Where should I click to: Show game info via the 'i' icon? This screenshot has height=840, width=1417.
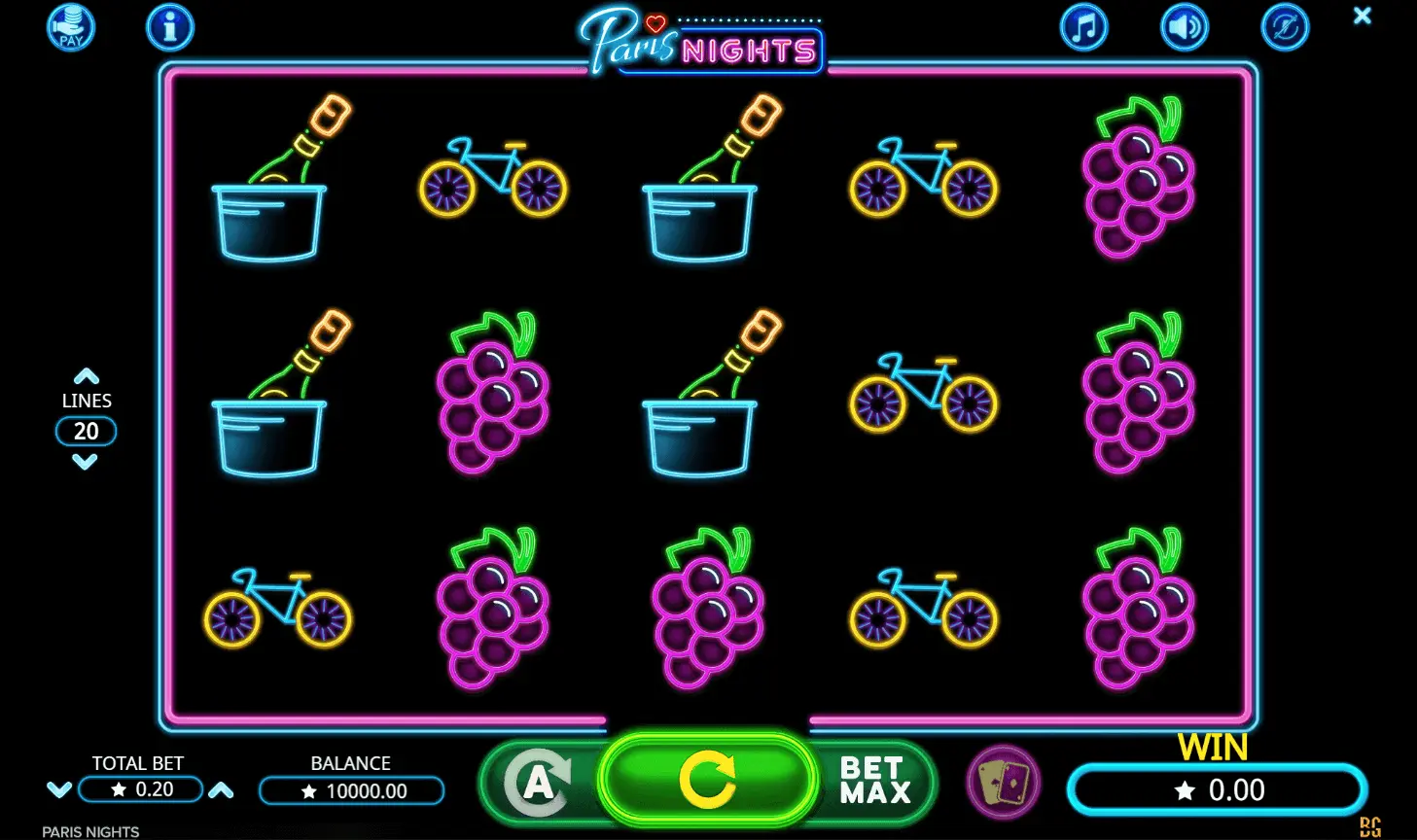(x=170, y=27)
